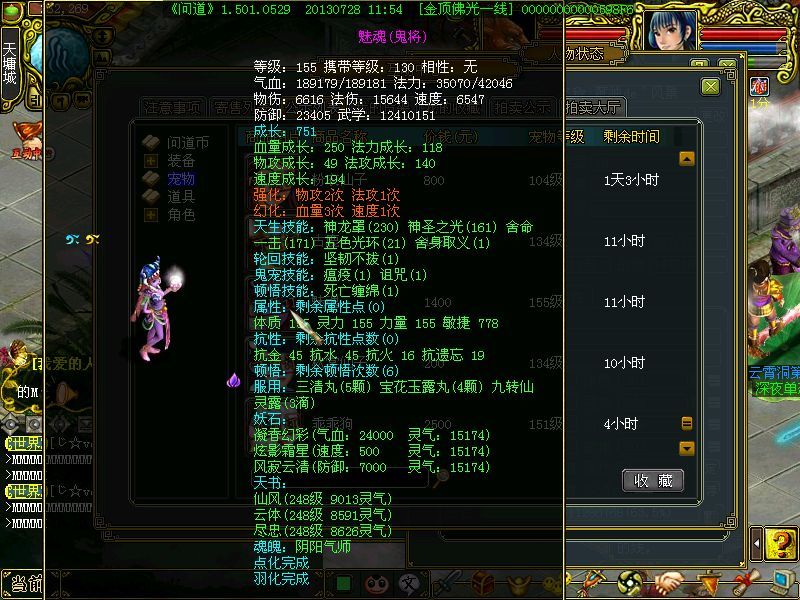Open the 注意事项 tab

(173, 108)
